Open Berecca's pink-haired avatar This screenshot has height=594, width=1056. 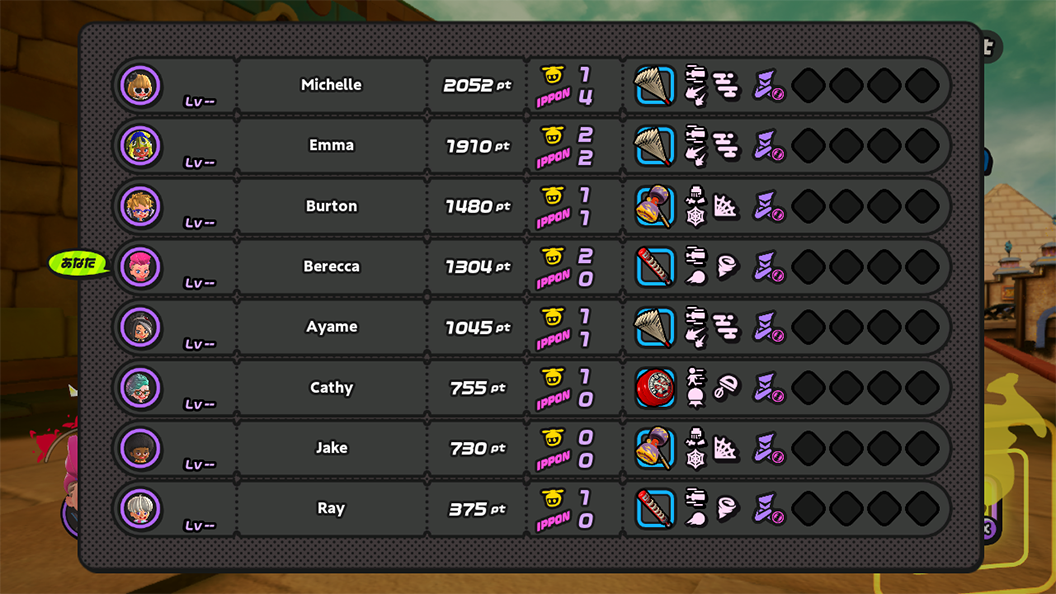[x=141, y=267]
